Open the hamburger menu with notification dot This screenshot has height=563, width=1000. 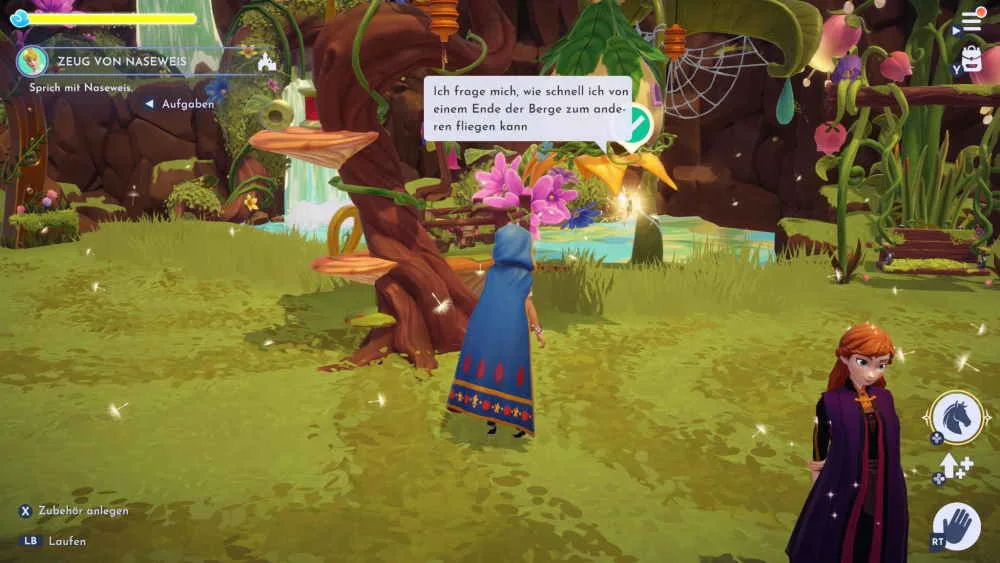click(x=972, y=20)
